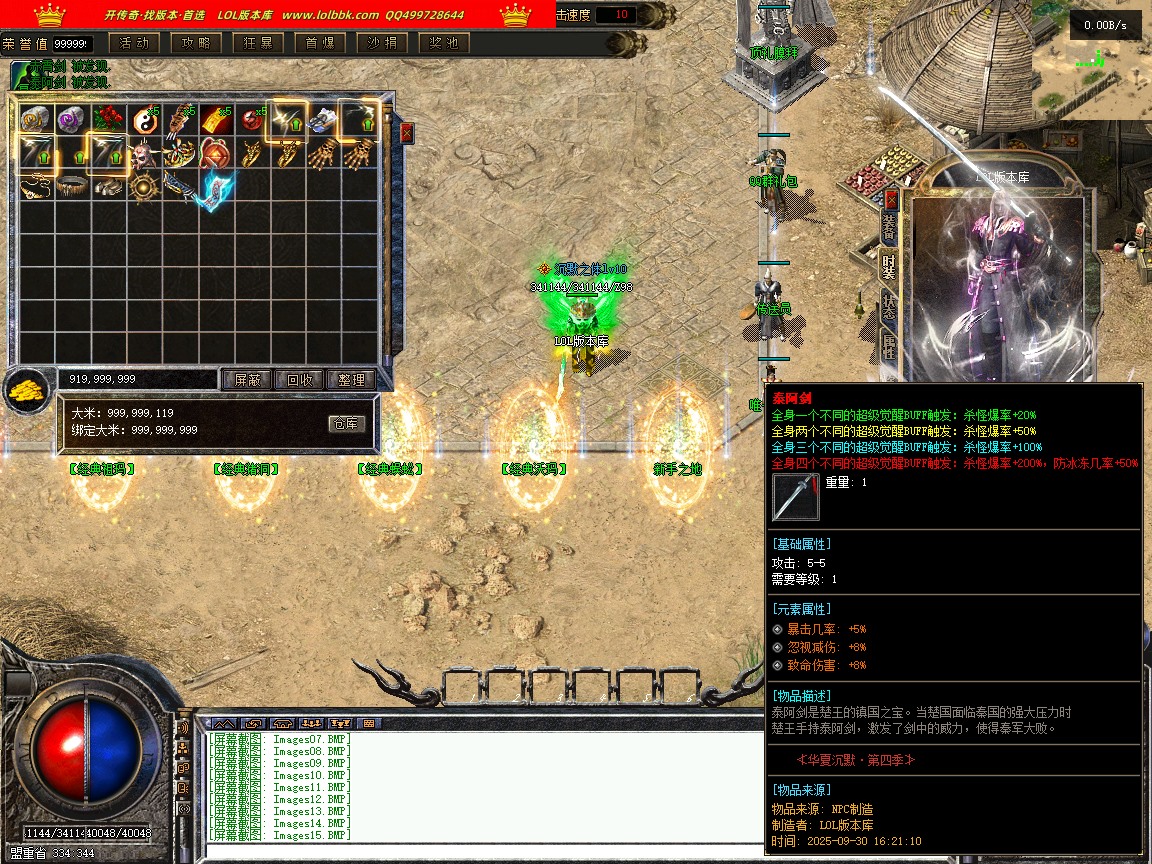Switch to the 属性 attributes tab
Viewport: 1152px width, 864px height.
(x=888, y=346)
